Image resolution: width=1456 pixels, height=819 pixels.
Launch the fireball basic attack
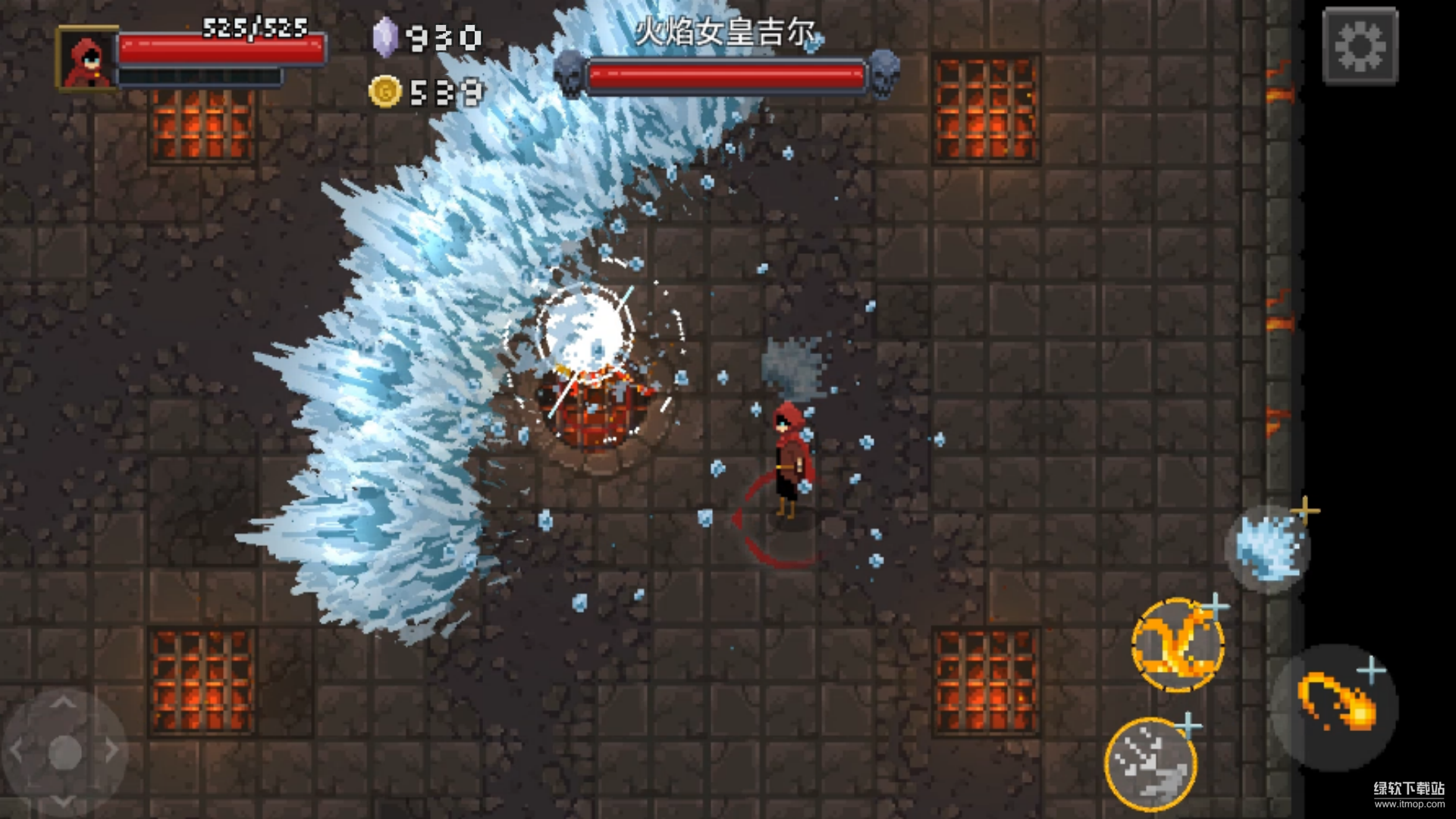coord(1335,706)
